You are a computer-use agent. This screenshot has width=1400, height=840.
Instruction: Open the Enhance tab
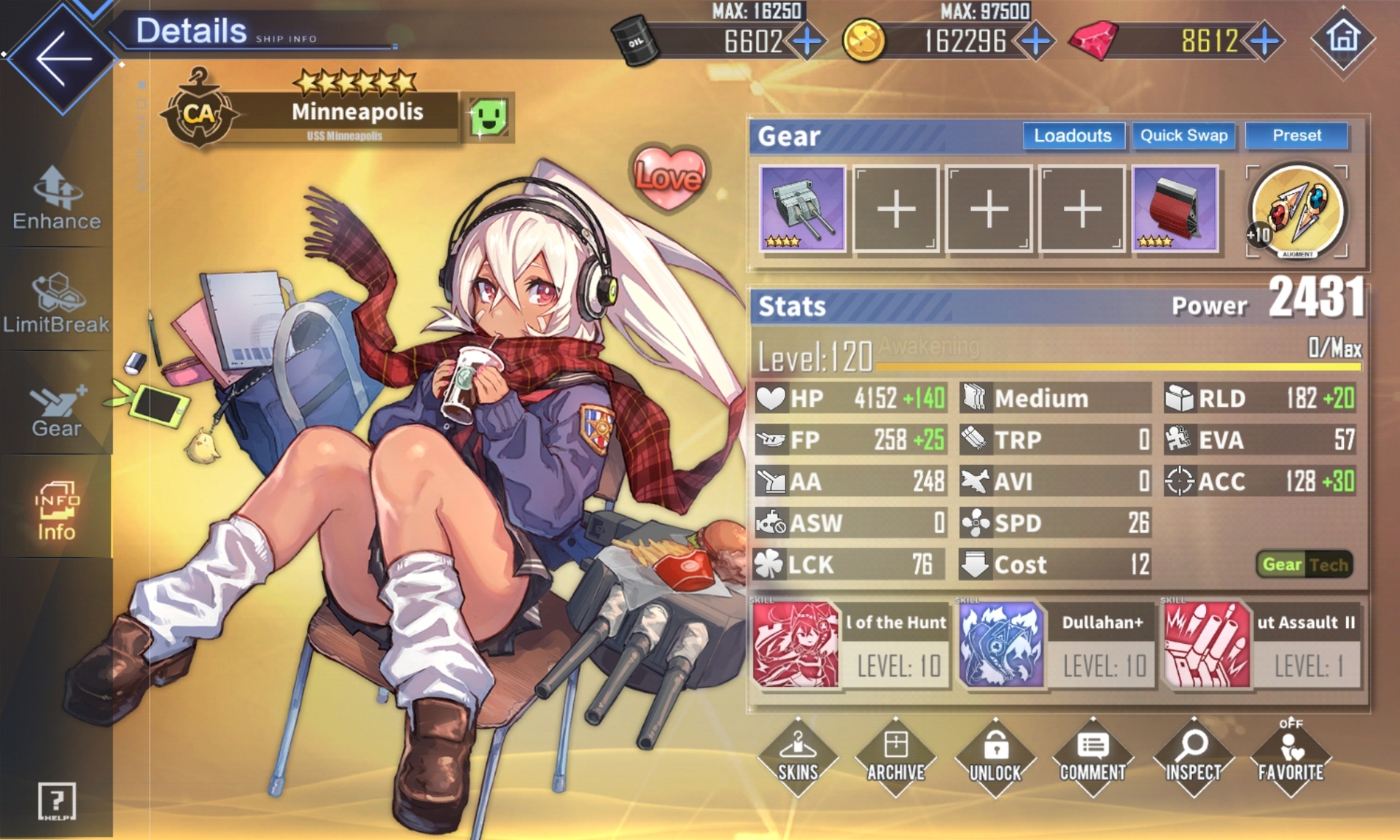(x=56, y=198)
